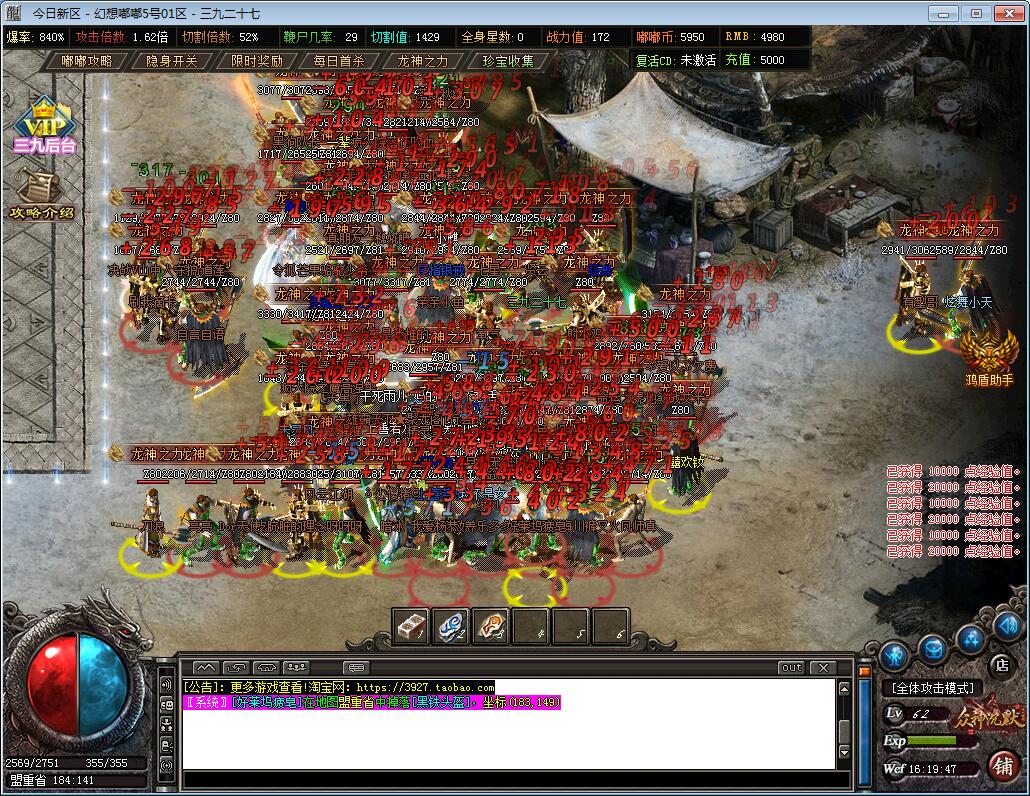Open the red 铺 store button
This screenshot has height=796, width=1030.
1001,765
